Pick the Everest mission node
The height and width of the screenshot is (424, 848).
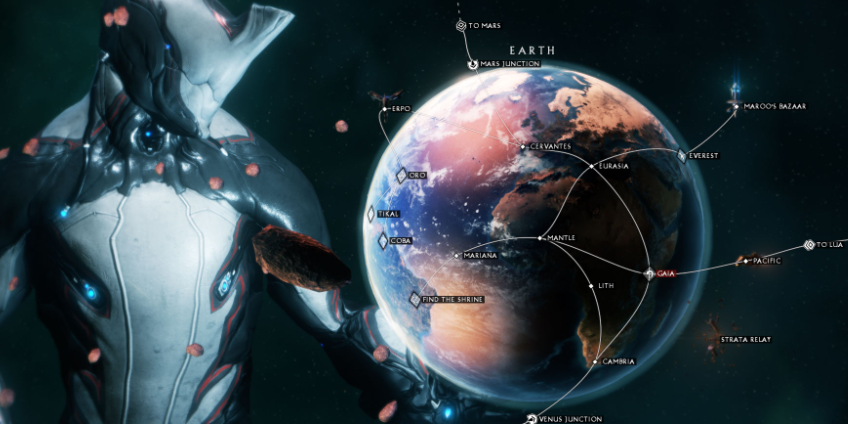click(x=682, y=155)
